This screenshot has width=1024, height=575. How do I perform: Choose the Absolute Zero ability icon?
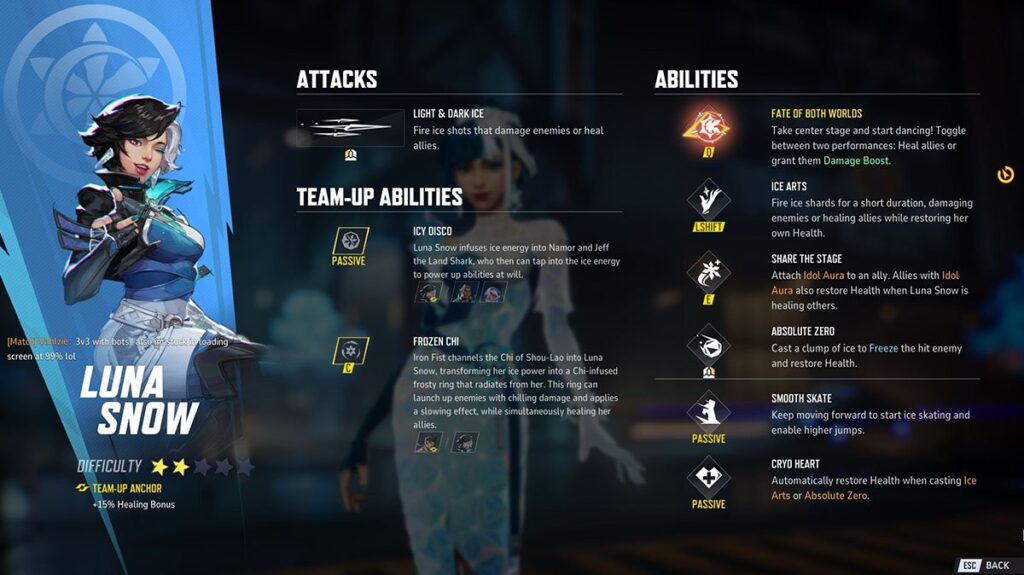tap(708, 344)
